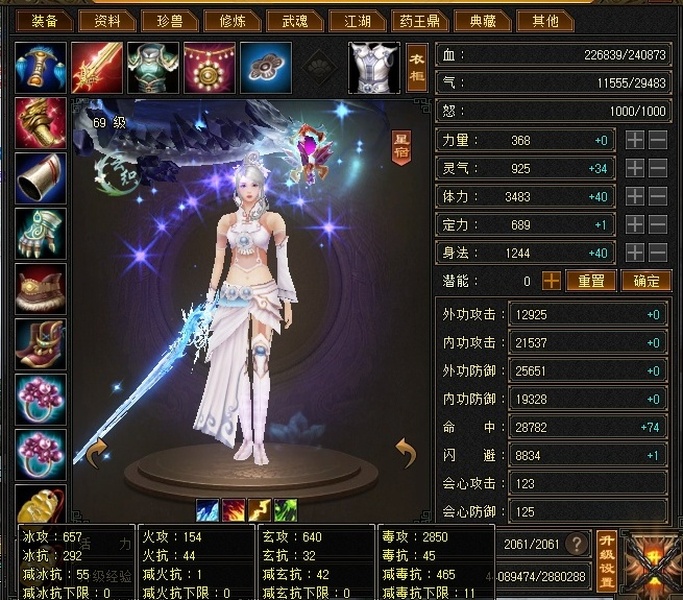Click the gold necklace equipment slot

(x=209, y=68)
